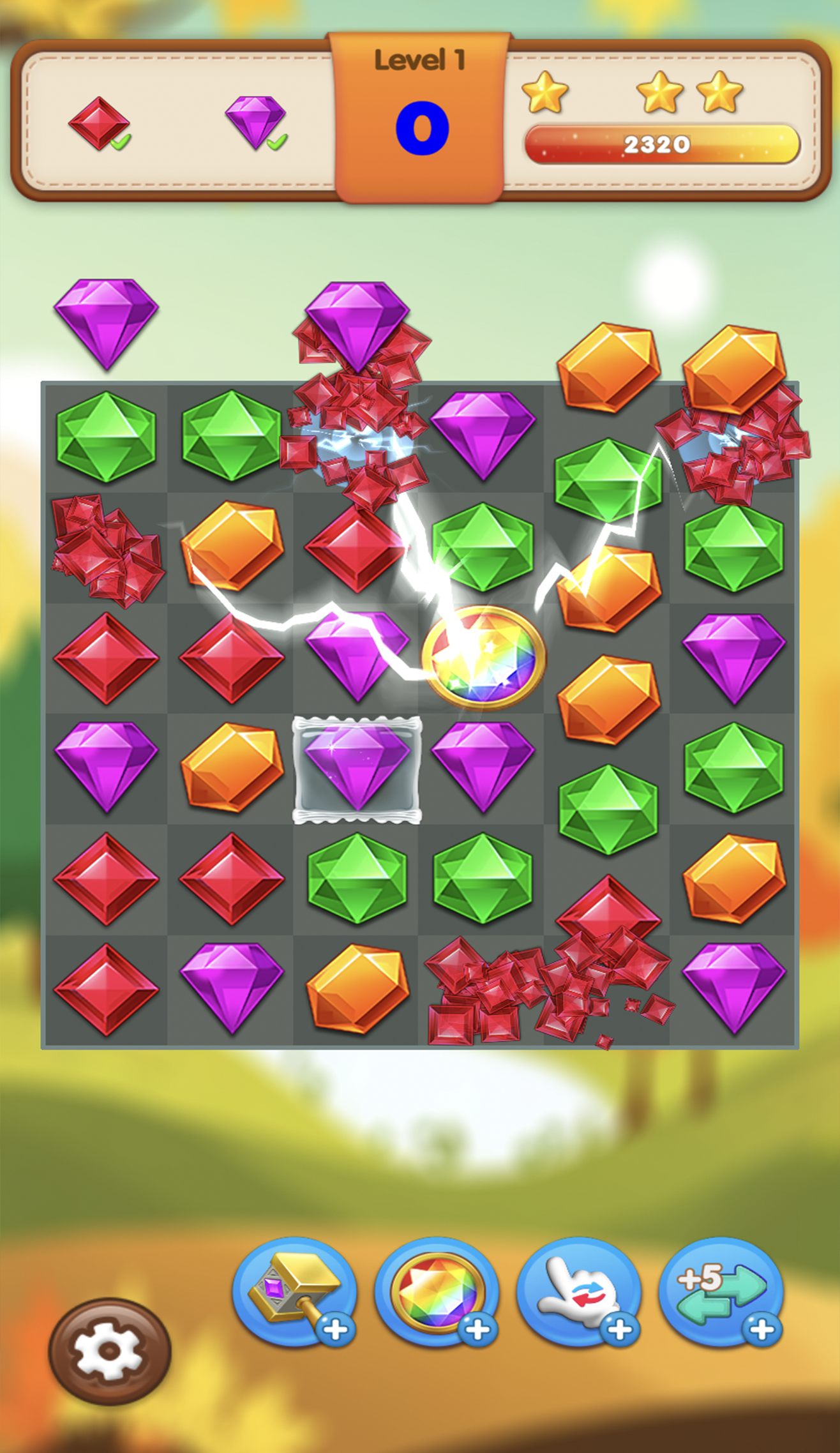
Task: Tap the first star above the score bar
Action: [546, 93]
